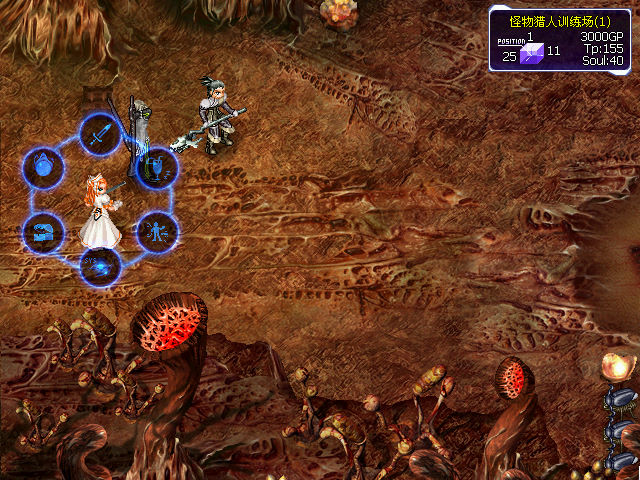This screenshot has height=480, width=640.
Task: Open the SYS system menu icon
Action: 100,266
